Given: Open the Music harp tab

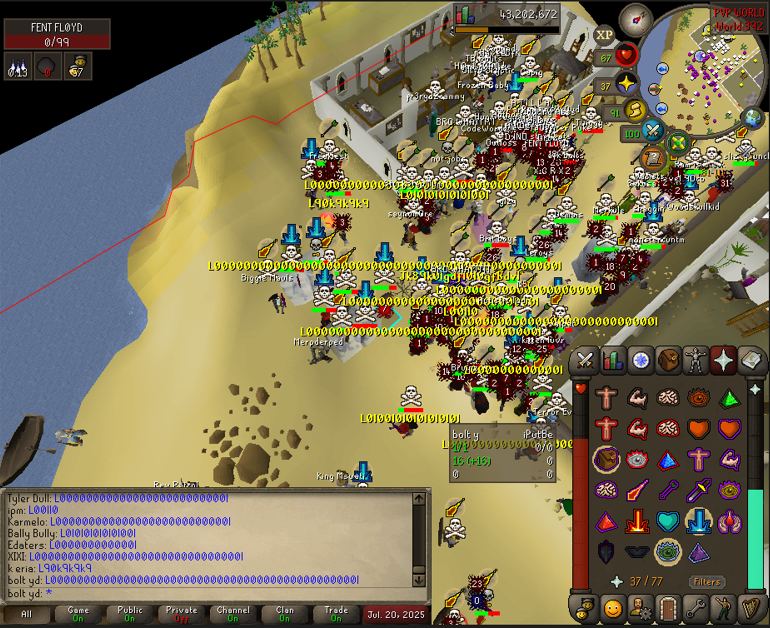Looking at the screenshot, I should pos(750,607).
